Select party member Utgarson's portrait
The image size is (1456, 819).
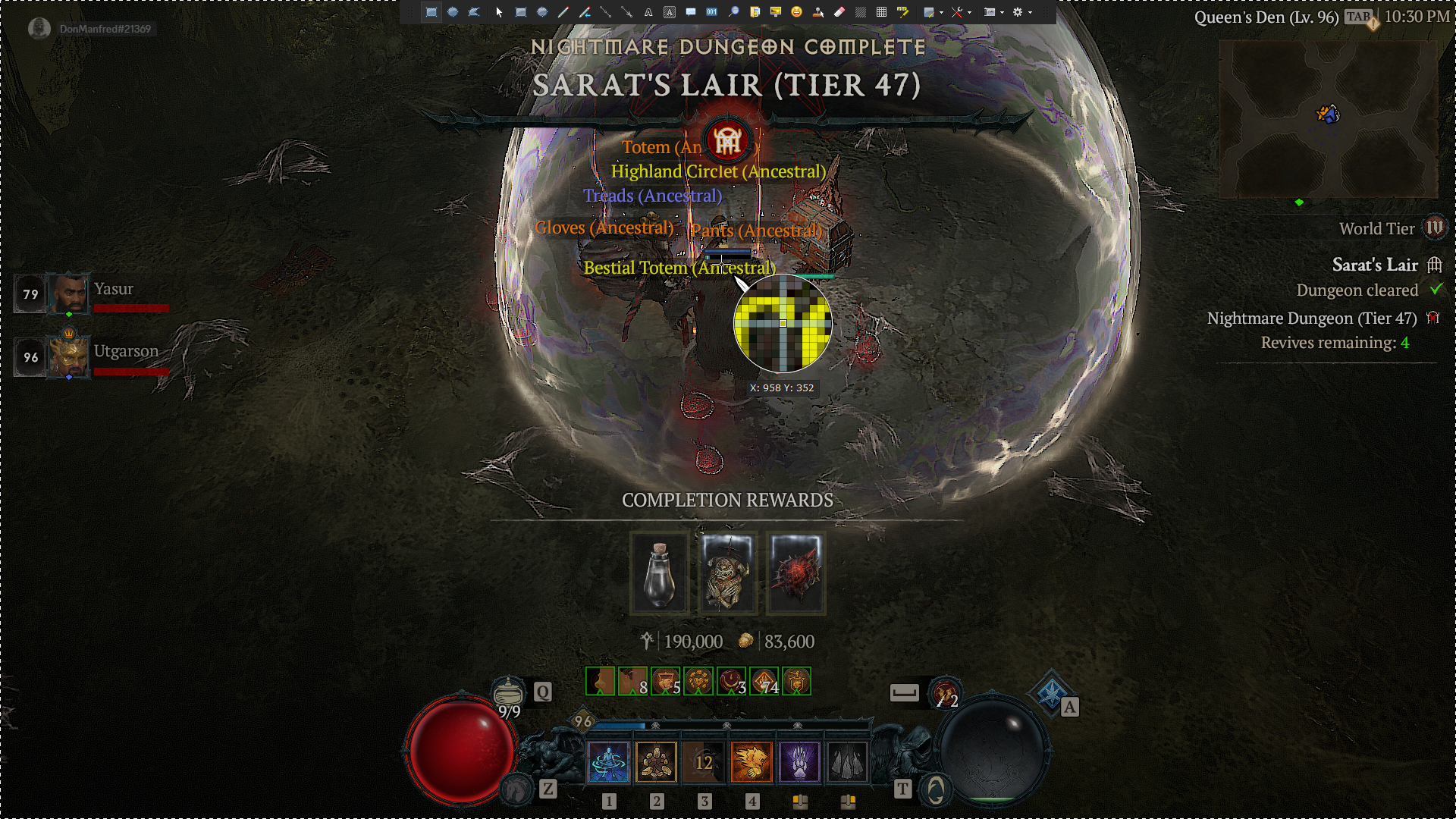(69, 356)
